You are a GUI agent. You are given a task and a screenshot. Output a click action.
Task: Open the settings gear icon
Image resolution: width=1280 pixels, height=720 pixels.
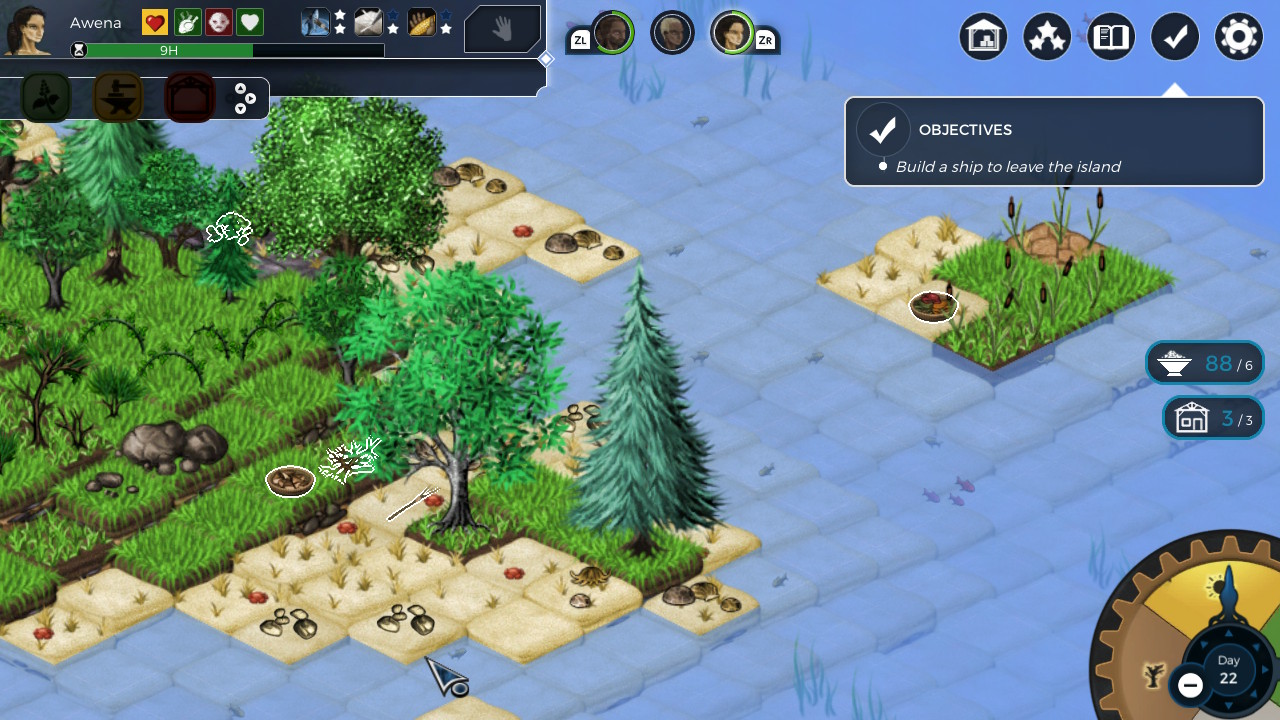pos(1239,36)
